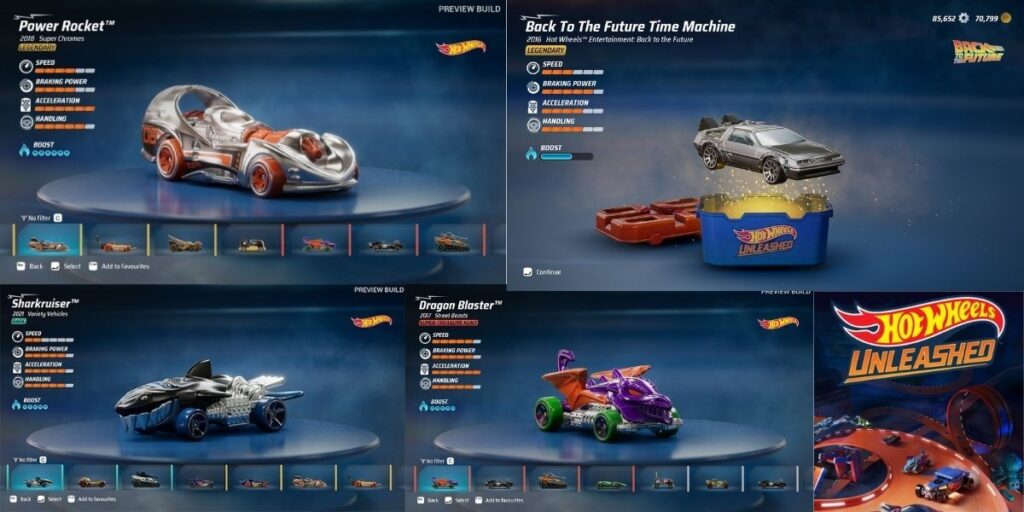1024x512 pixels.
Task: Select the highlighted Sharkruiser thumbnail
Action: click(38, 481)
